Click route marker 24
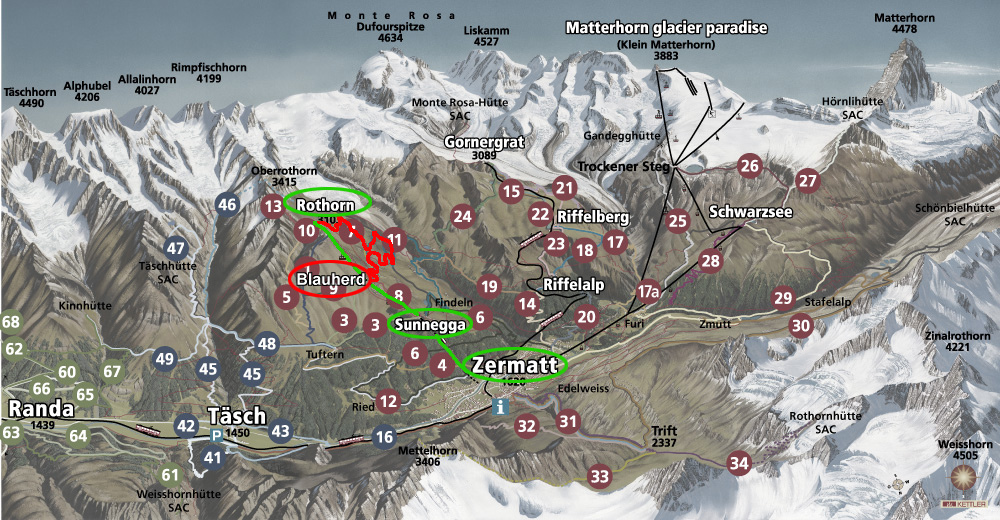This screenshot has height=520, width=1000. pyautogui.click(x=462, y=215)
